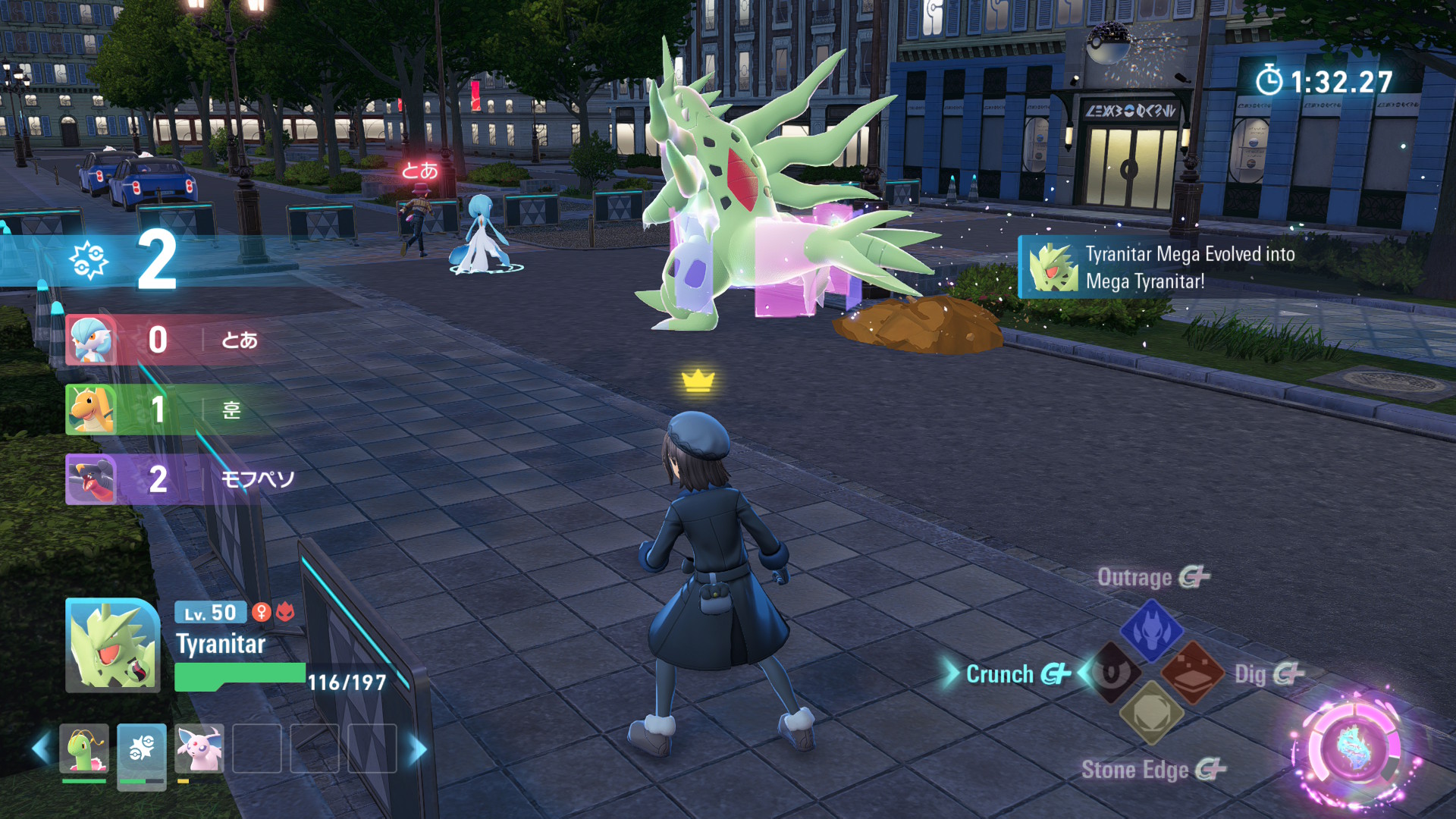The width and height of the screenshot is (1456, 819).
Task: Open the Tyranitar portrait panel
Action: (112, 645)
